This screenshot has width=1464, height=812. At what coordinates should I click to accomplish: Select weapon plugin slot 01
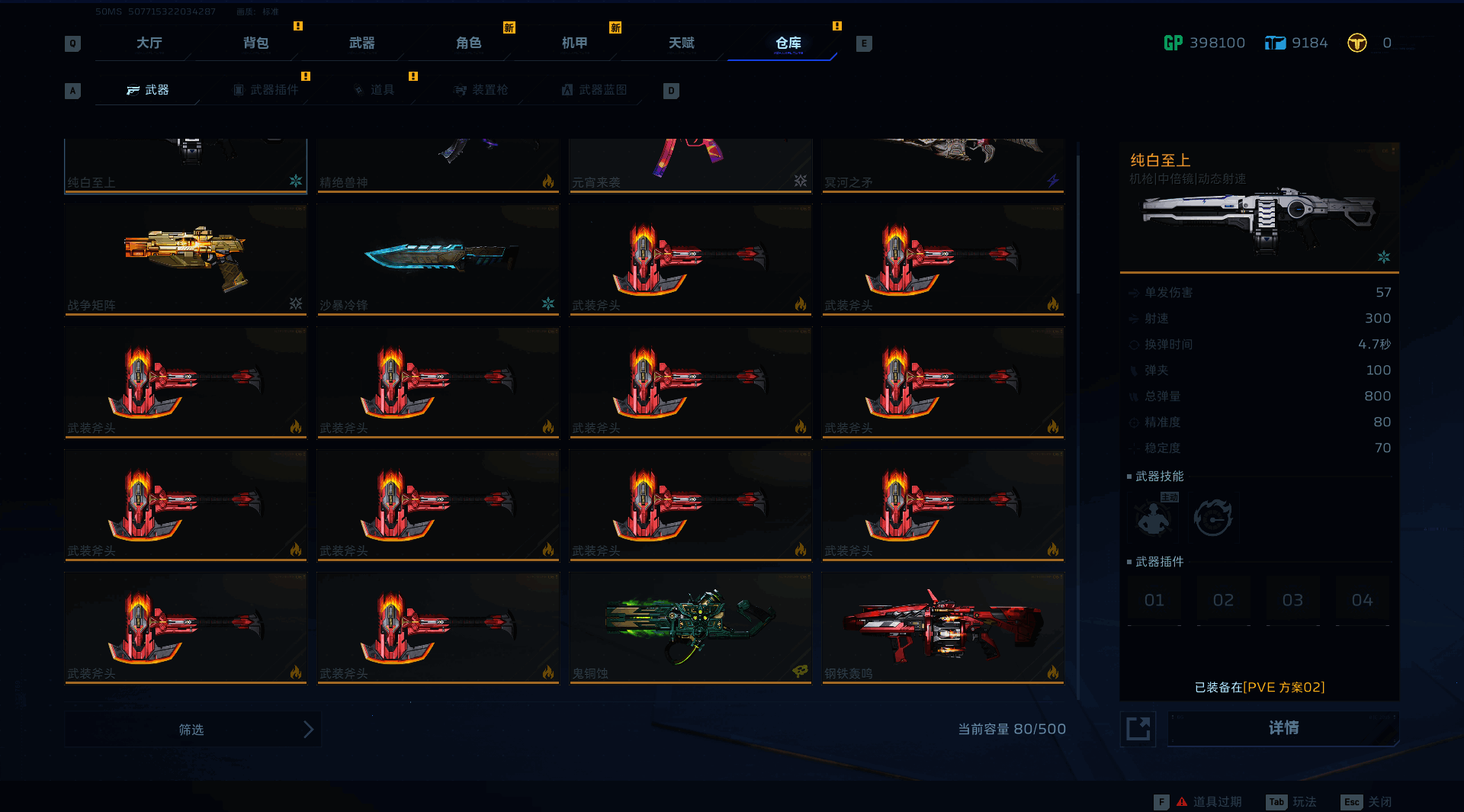(x=1154, y=601)
